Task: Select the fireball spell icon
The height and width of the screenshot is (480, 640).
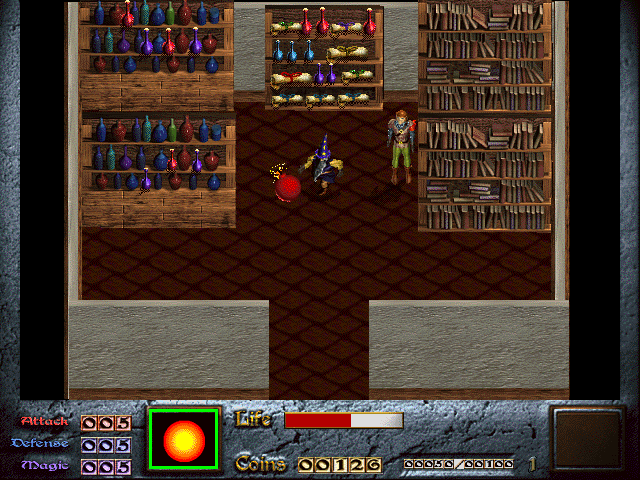Action: tap(183, 438)
